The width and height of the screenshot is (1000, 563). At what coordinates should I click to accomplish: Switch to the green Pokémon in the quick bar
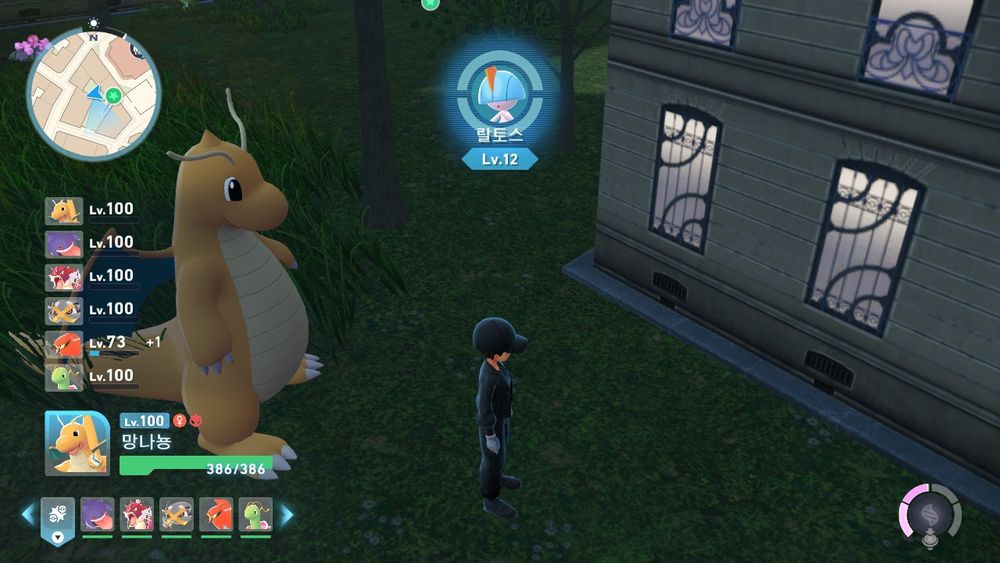coord(256,515)
